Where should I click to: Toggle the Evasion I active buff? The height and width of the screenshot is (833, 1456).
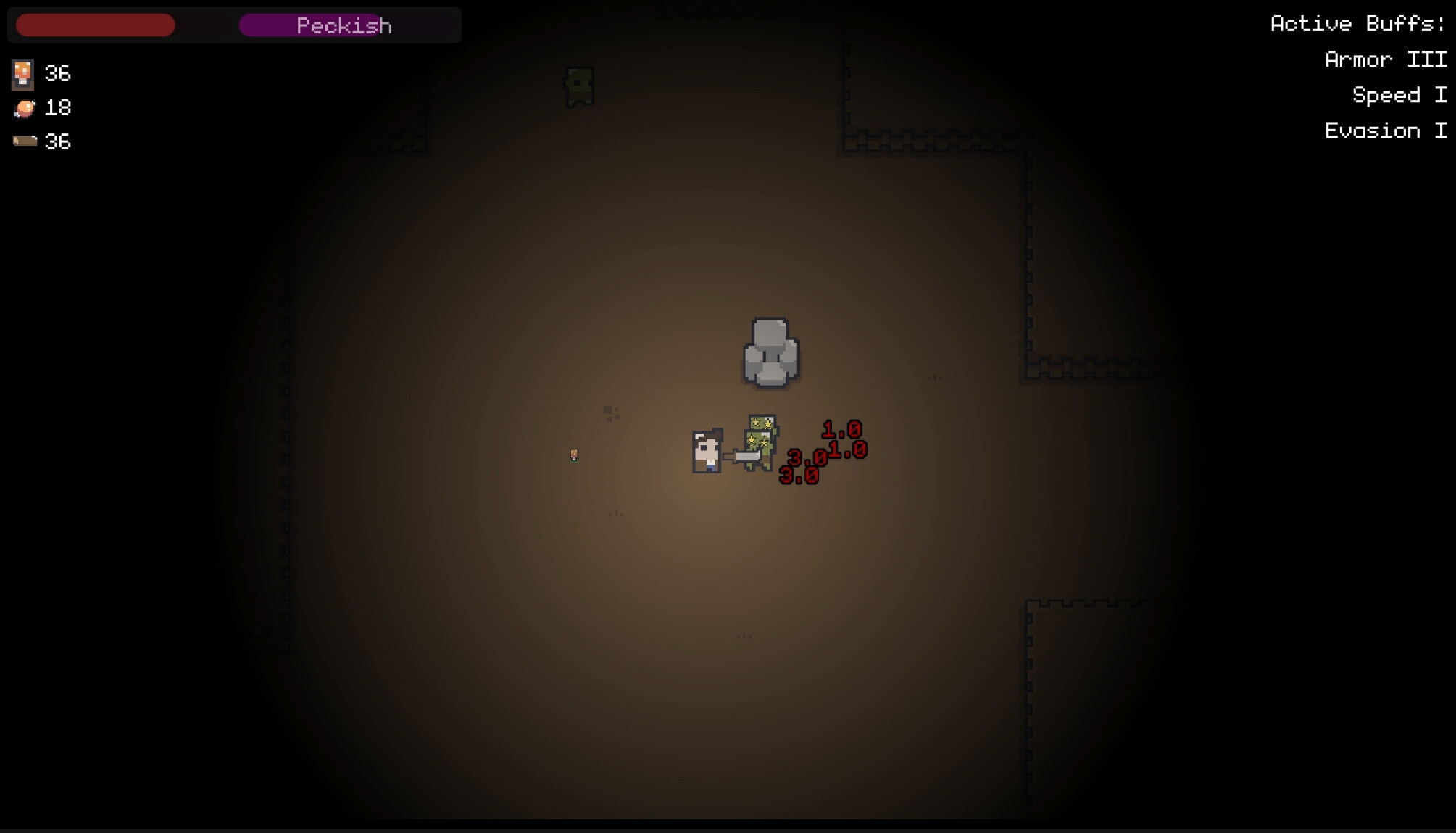coord(1385,130)
